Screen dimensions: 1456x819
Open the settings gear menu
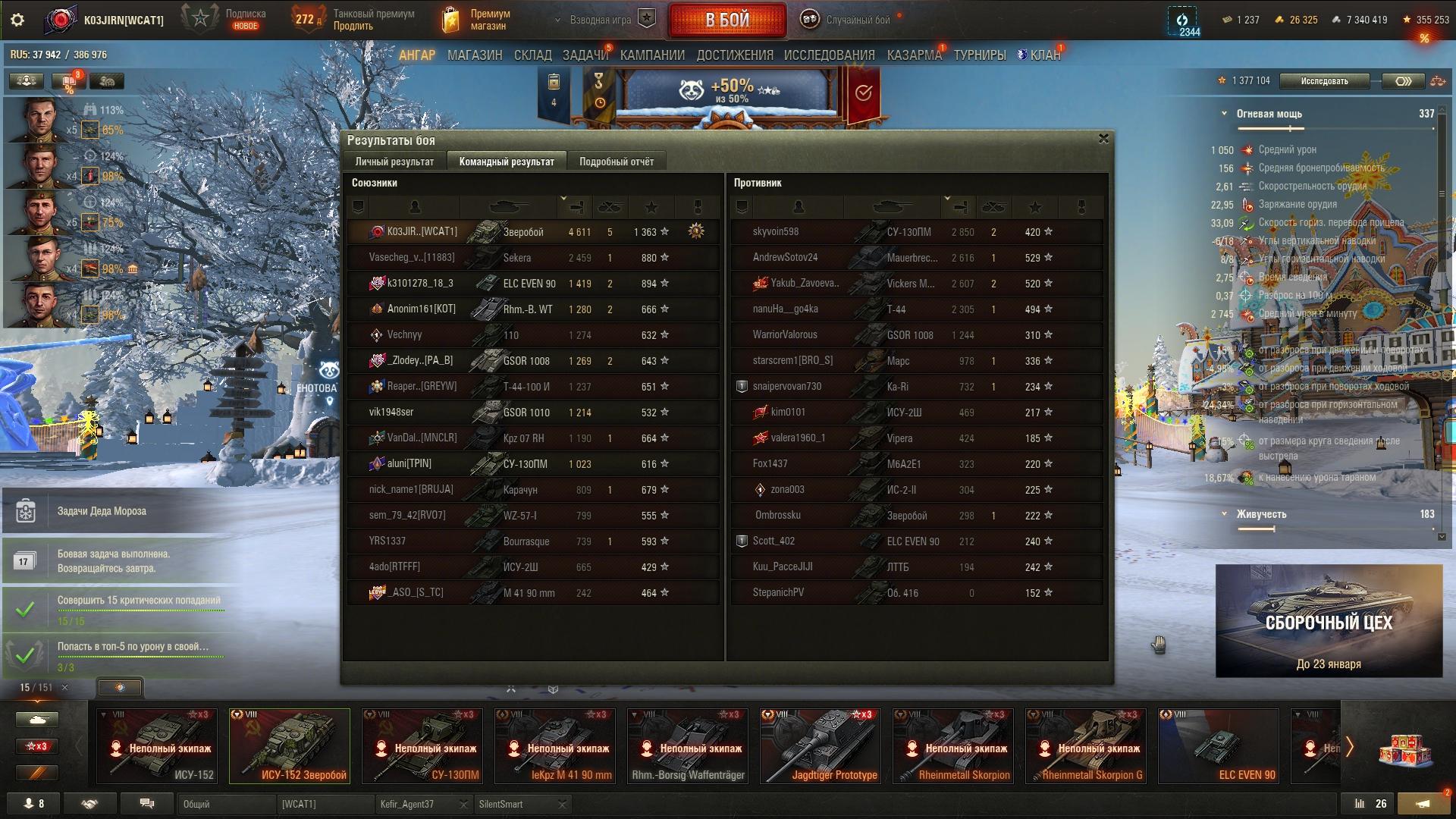(x=17, y=20)
